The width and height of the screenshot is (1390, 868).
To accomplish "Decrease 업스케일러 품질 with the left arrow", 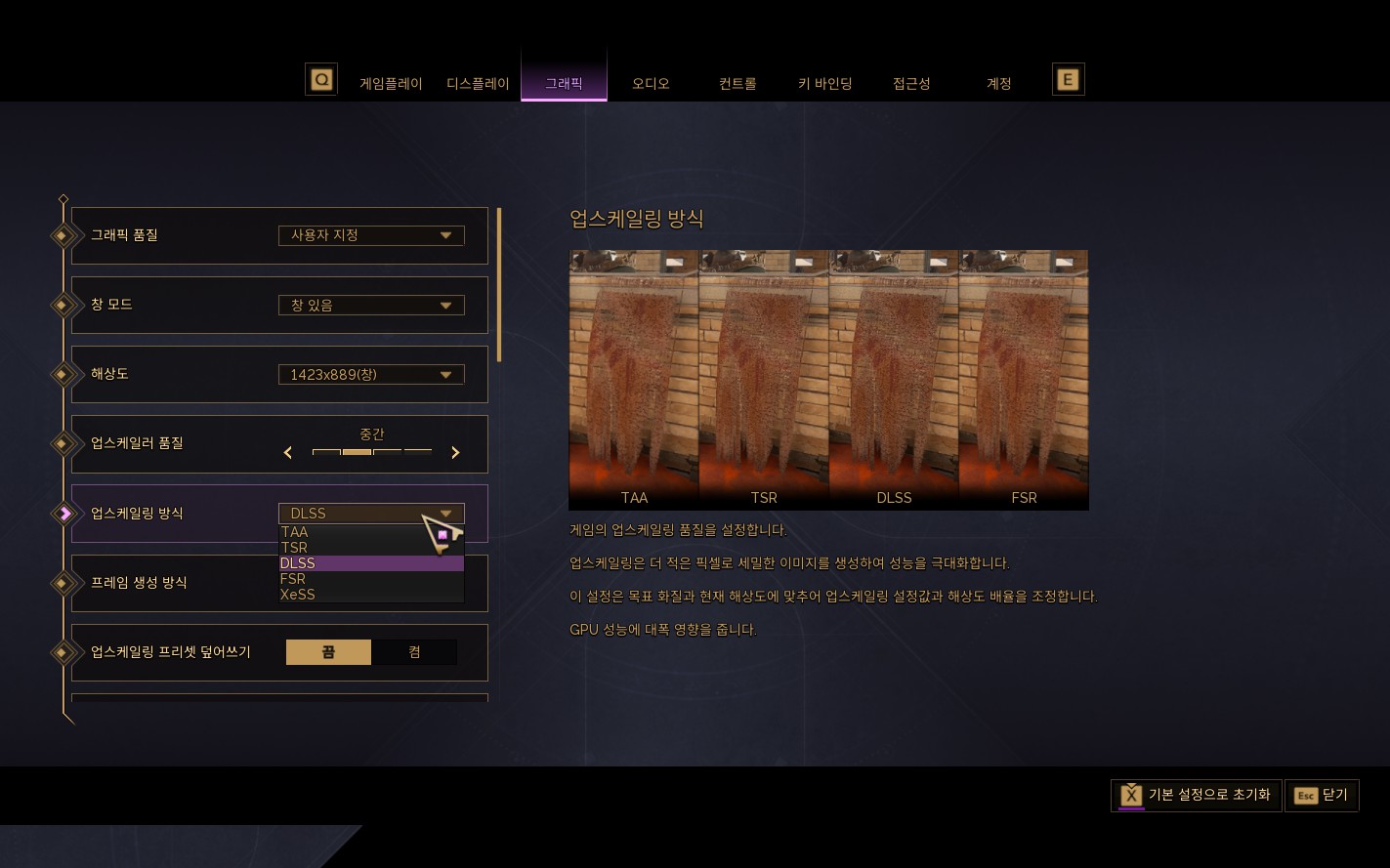I will (x=288, y=452).
